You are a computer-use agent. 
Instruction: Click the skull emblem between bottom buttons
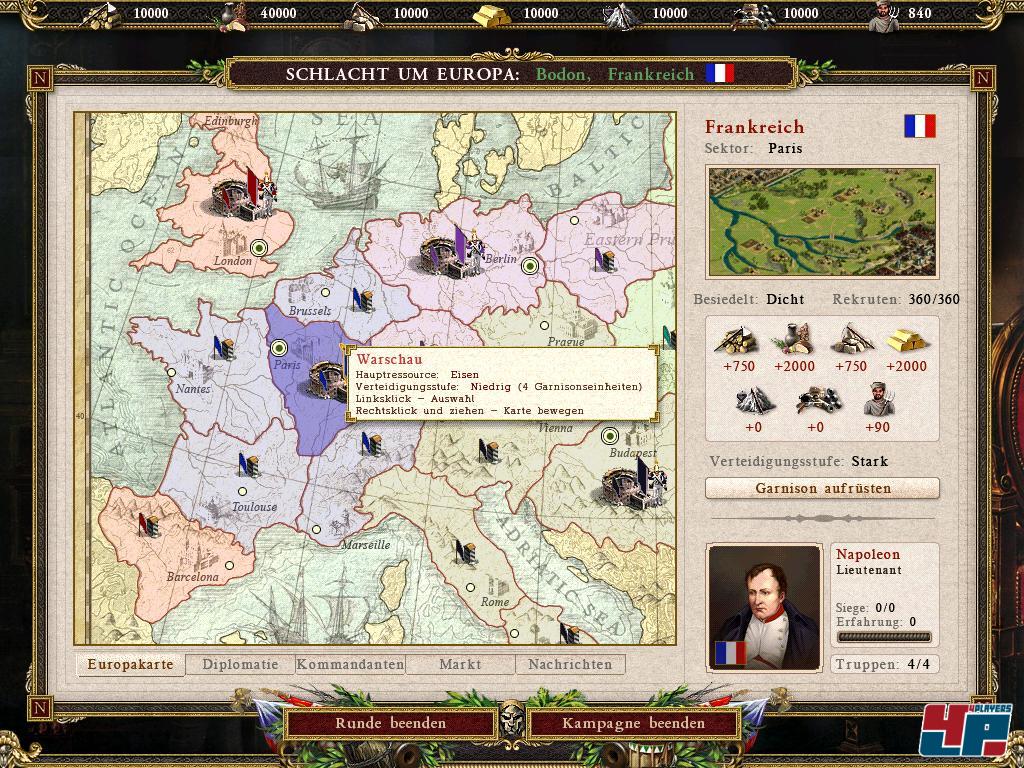click(512, 717)
